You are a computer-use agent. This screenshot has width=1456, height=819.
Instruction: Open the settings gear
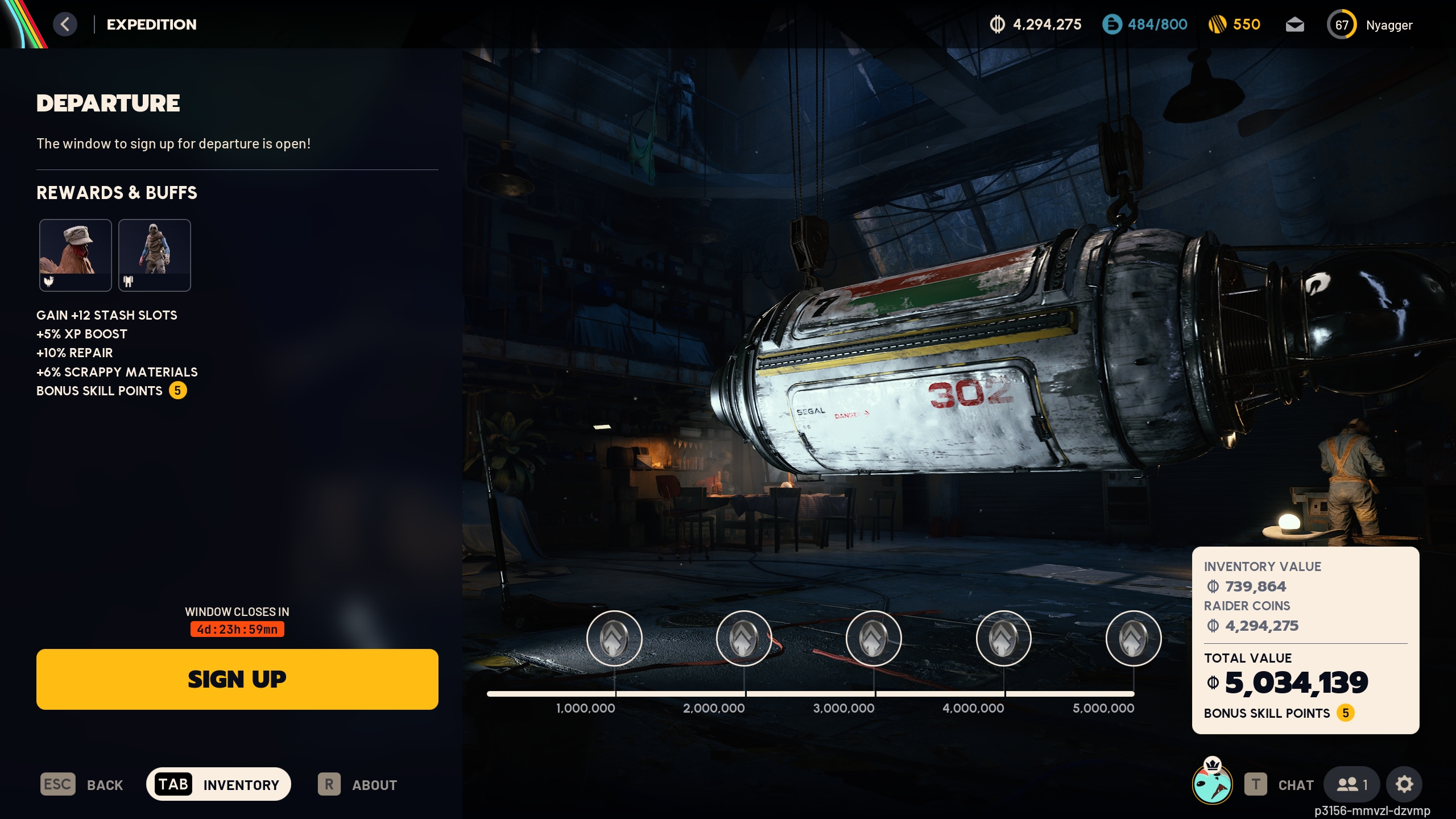pyautogui.click(x=1404, y=784)
